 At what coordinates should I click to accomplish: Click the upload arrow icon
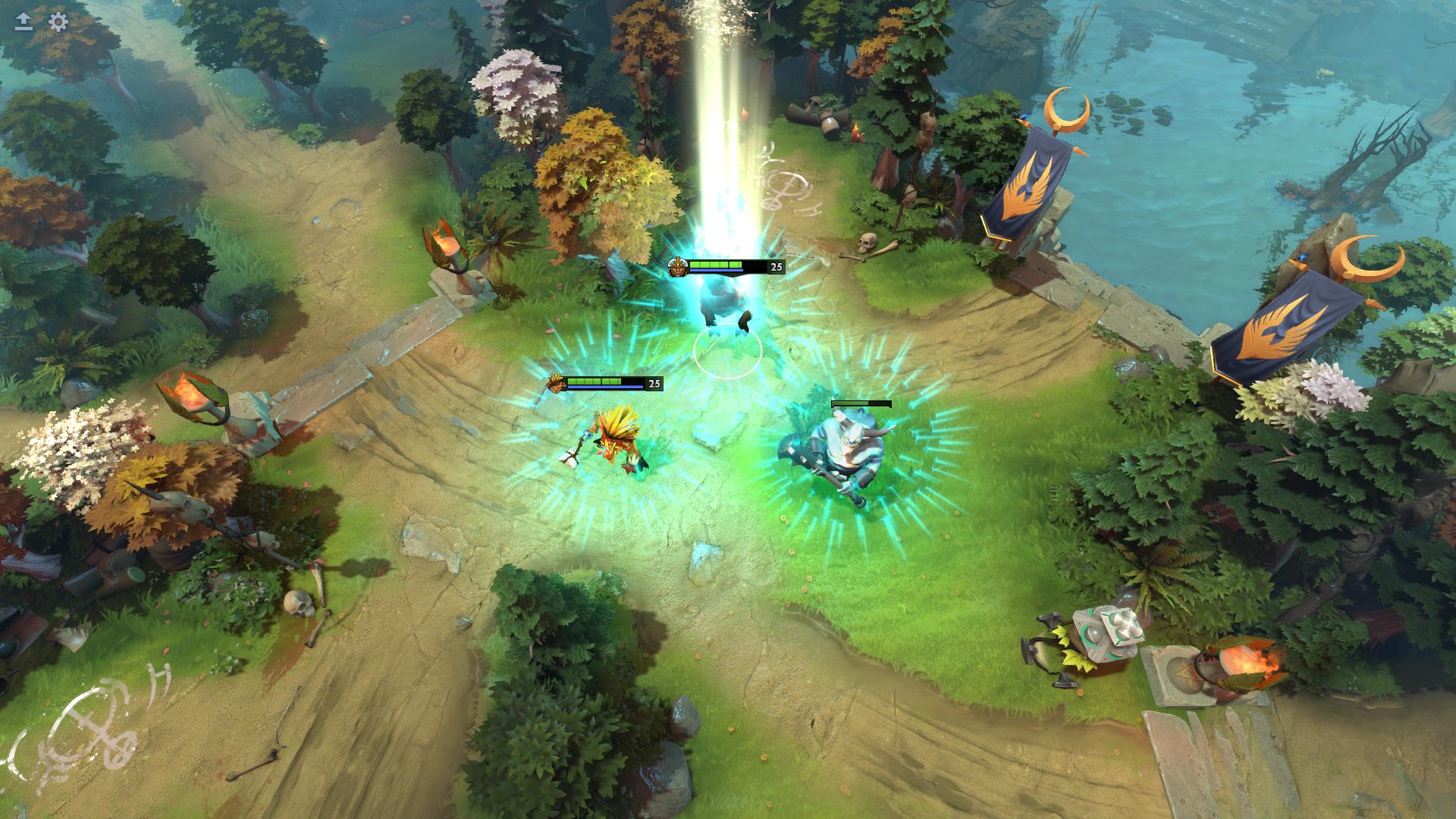coord(24,22)
